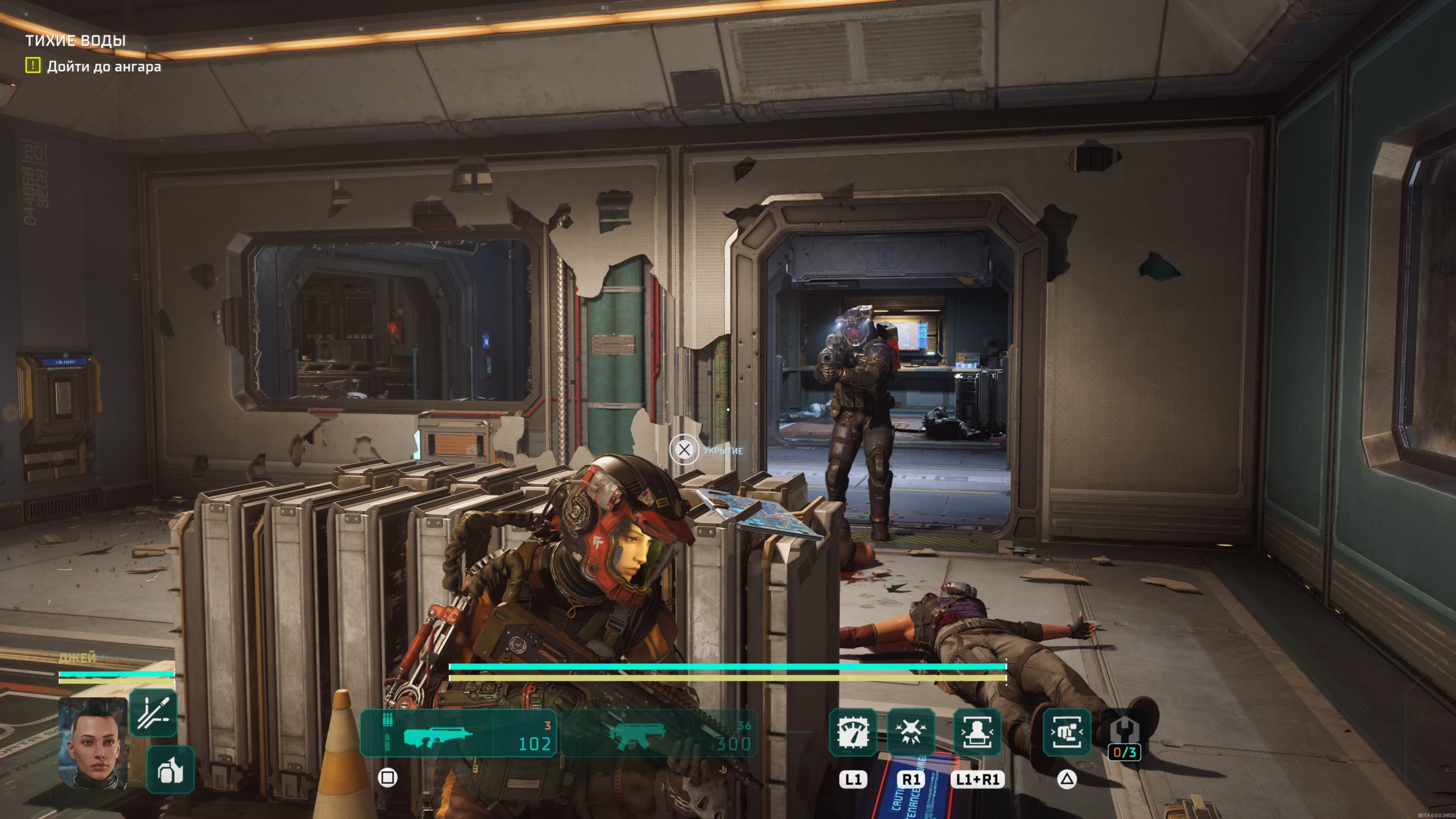Use the framed soldier silhouette ability

(977, 733)
